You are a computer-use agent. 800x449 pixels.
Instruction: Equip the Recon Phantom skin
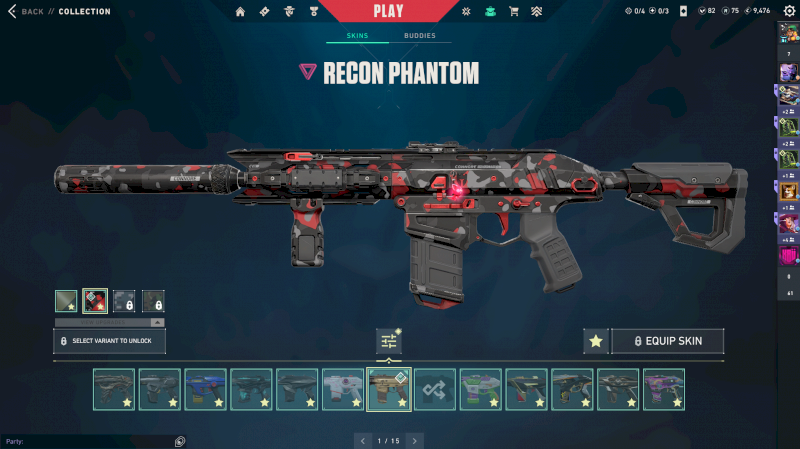[667, 341]
